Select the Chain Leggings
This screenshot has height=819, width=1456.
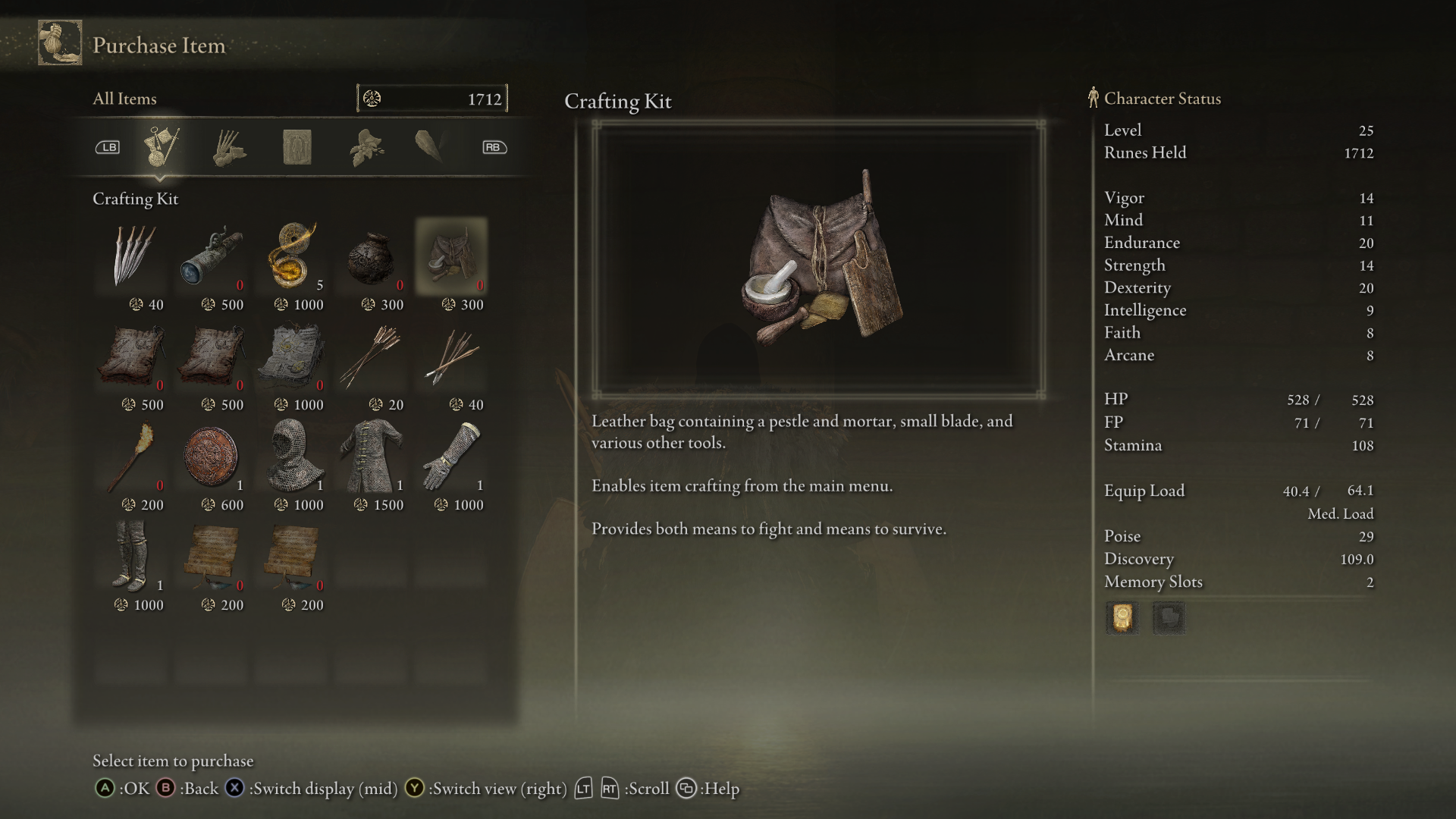132,557
